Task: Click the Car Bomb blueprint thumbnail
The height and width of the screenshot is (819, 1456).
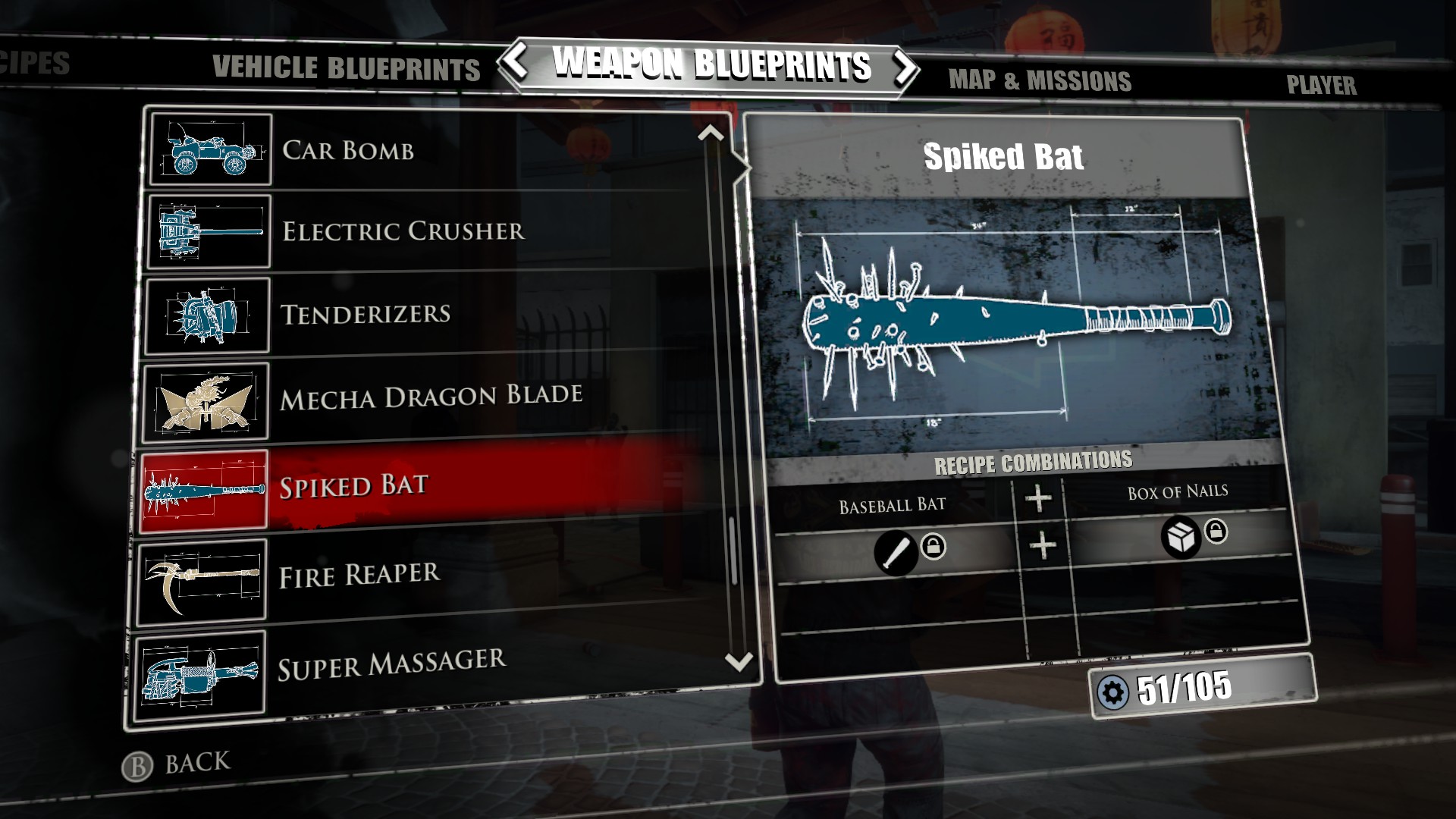Action: [211, 149]
